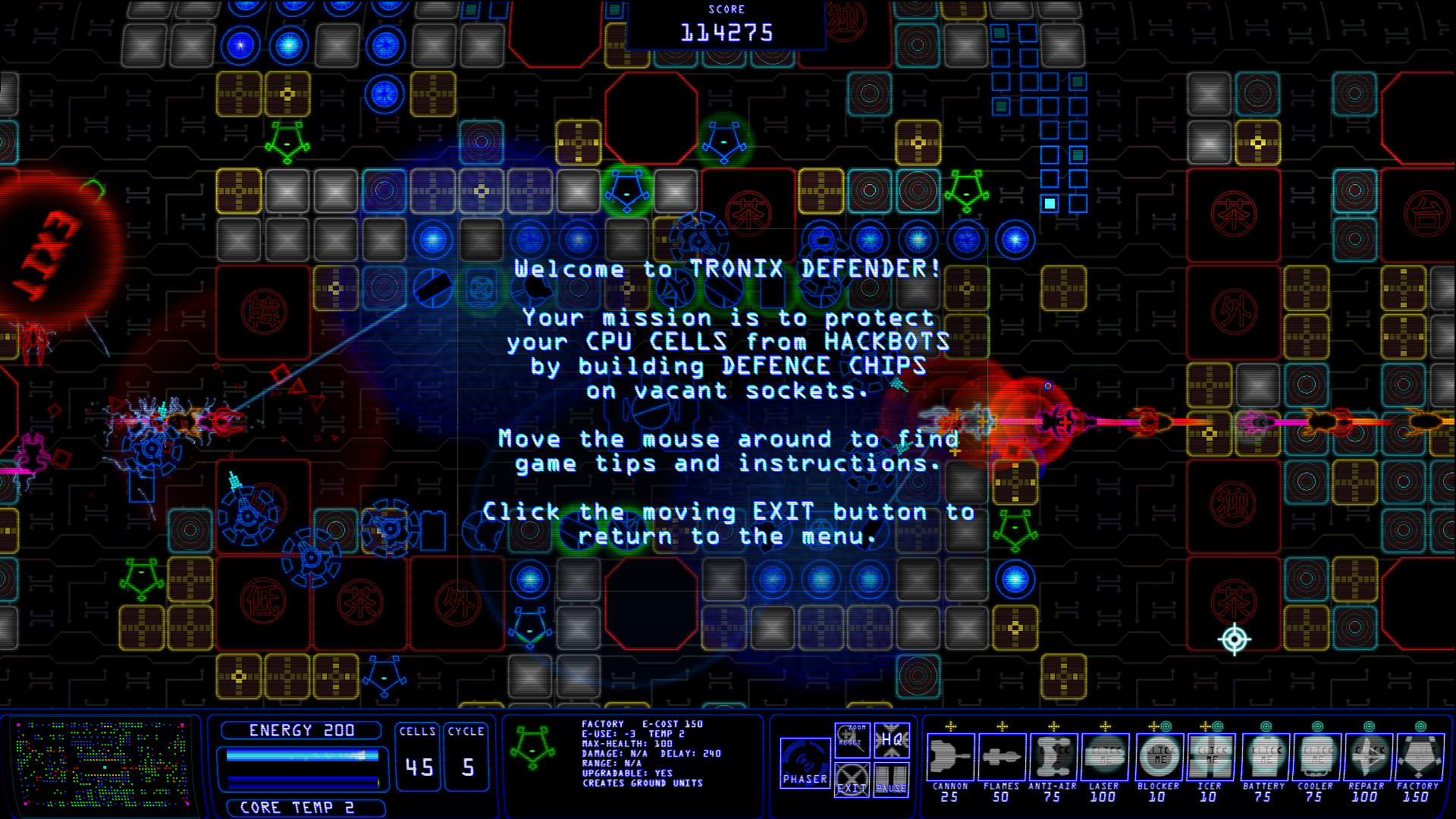Select the Repair chip
This screenshot has height=819, width=1456.
coord(1369,758)
